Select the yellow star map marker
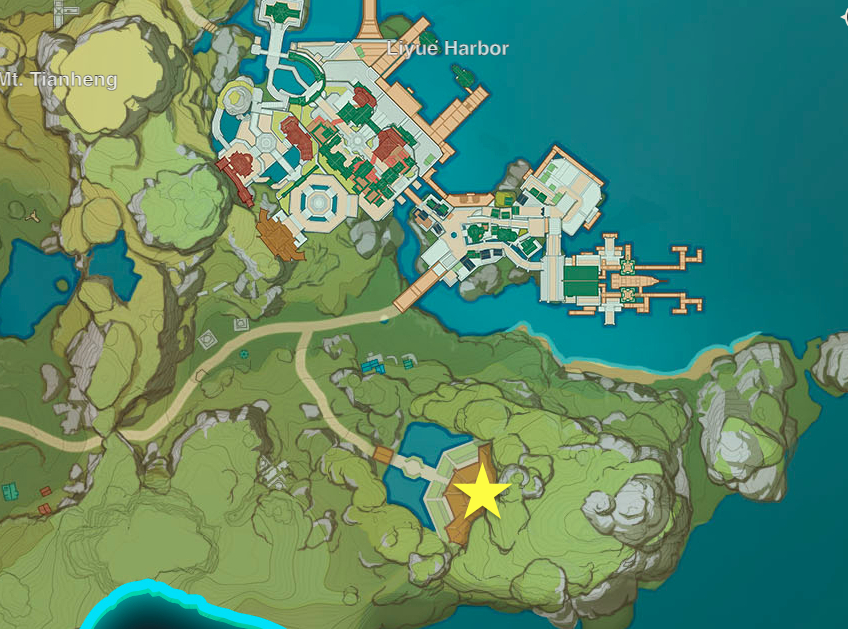Image resolution: width=848 pixels, height=629 pixels. [x=481, y=491]
